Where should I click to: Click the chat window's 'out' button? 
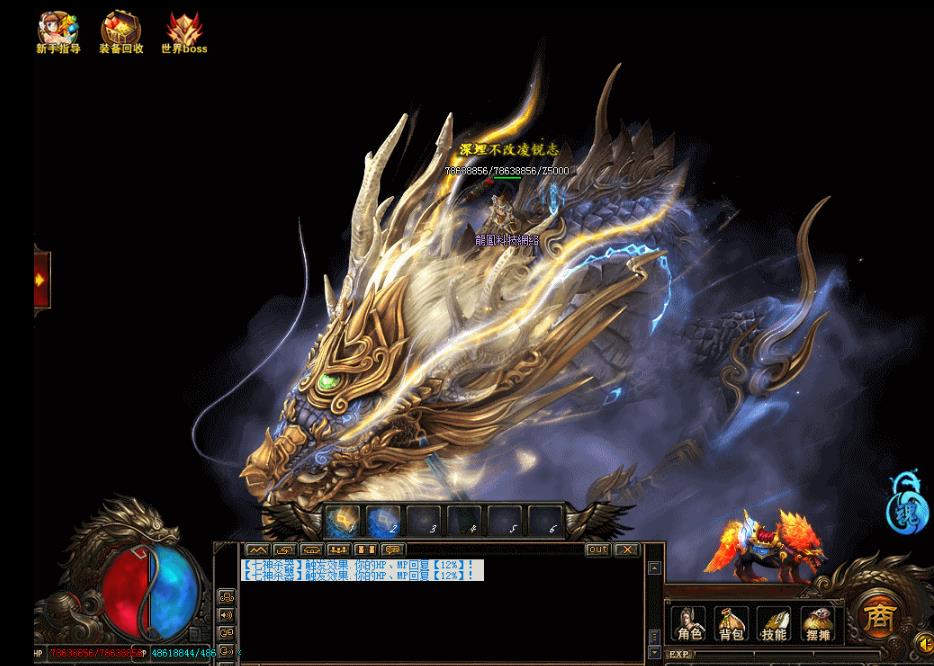[597, 549]
